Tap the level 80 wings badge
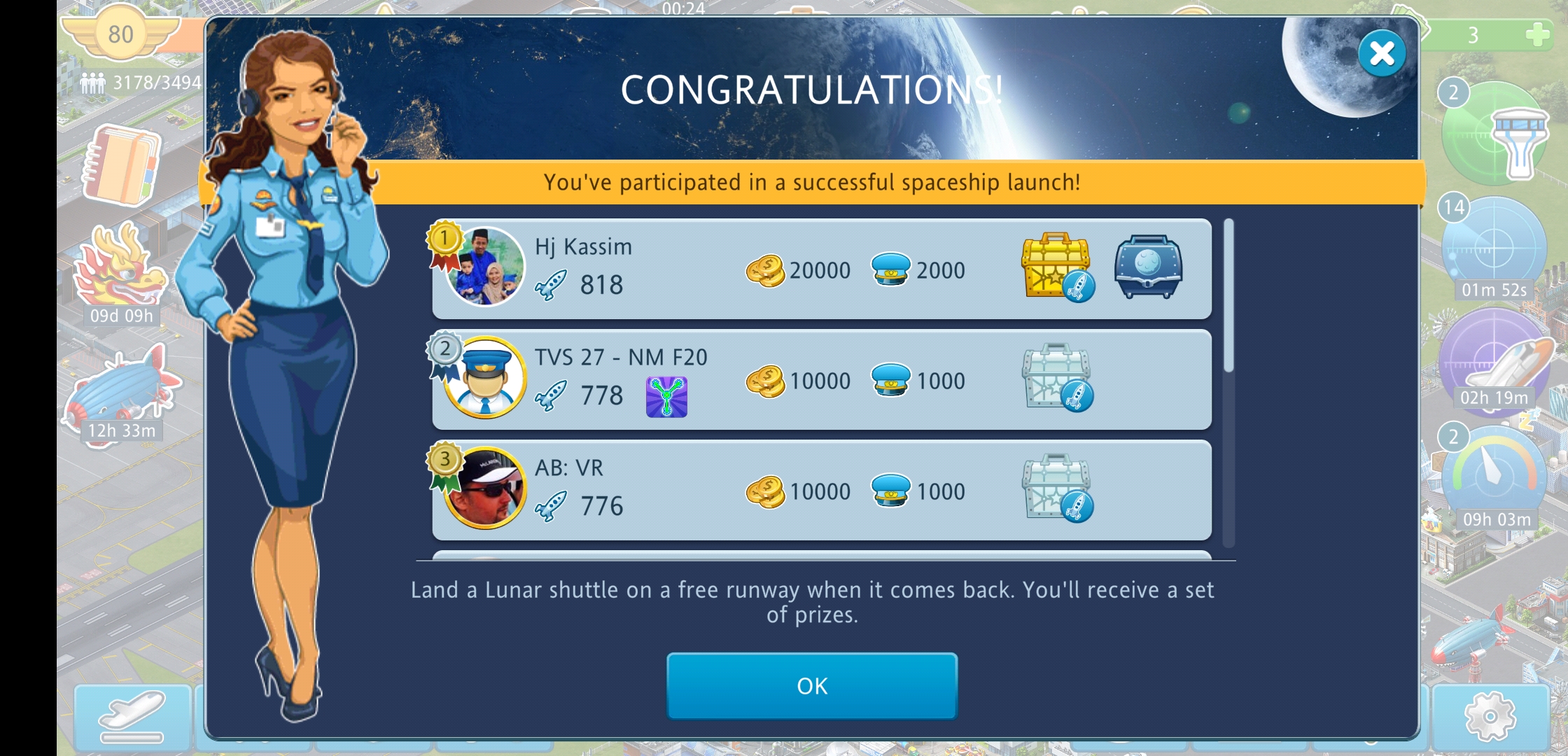The width and height of the screenshot is (1568, 756). click(120, 34)
